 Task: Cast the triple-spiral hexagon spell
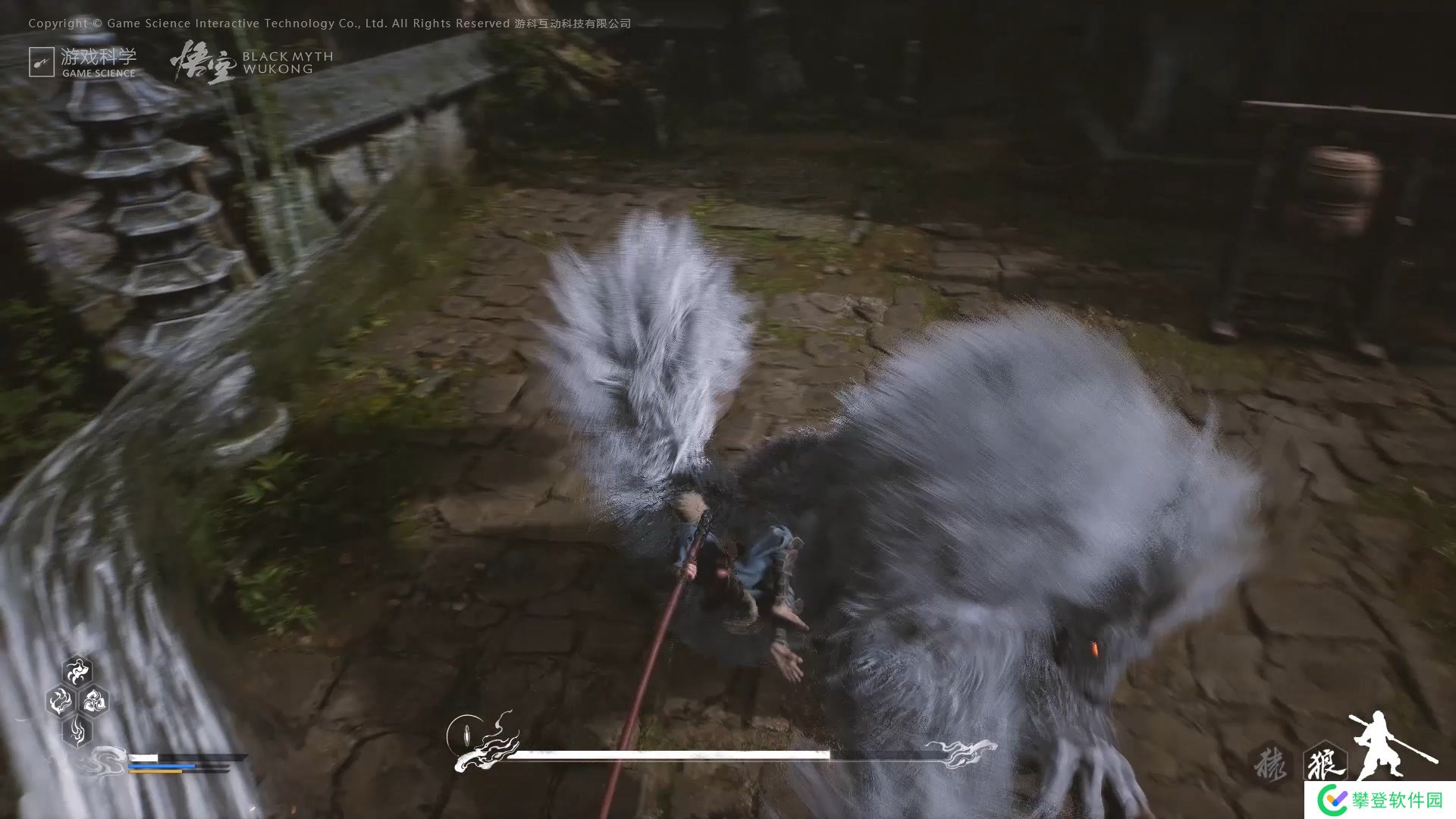(94, 701)
